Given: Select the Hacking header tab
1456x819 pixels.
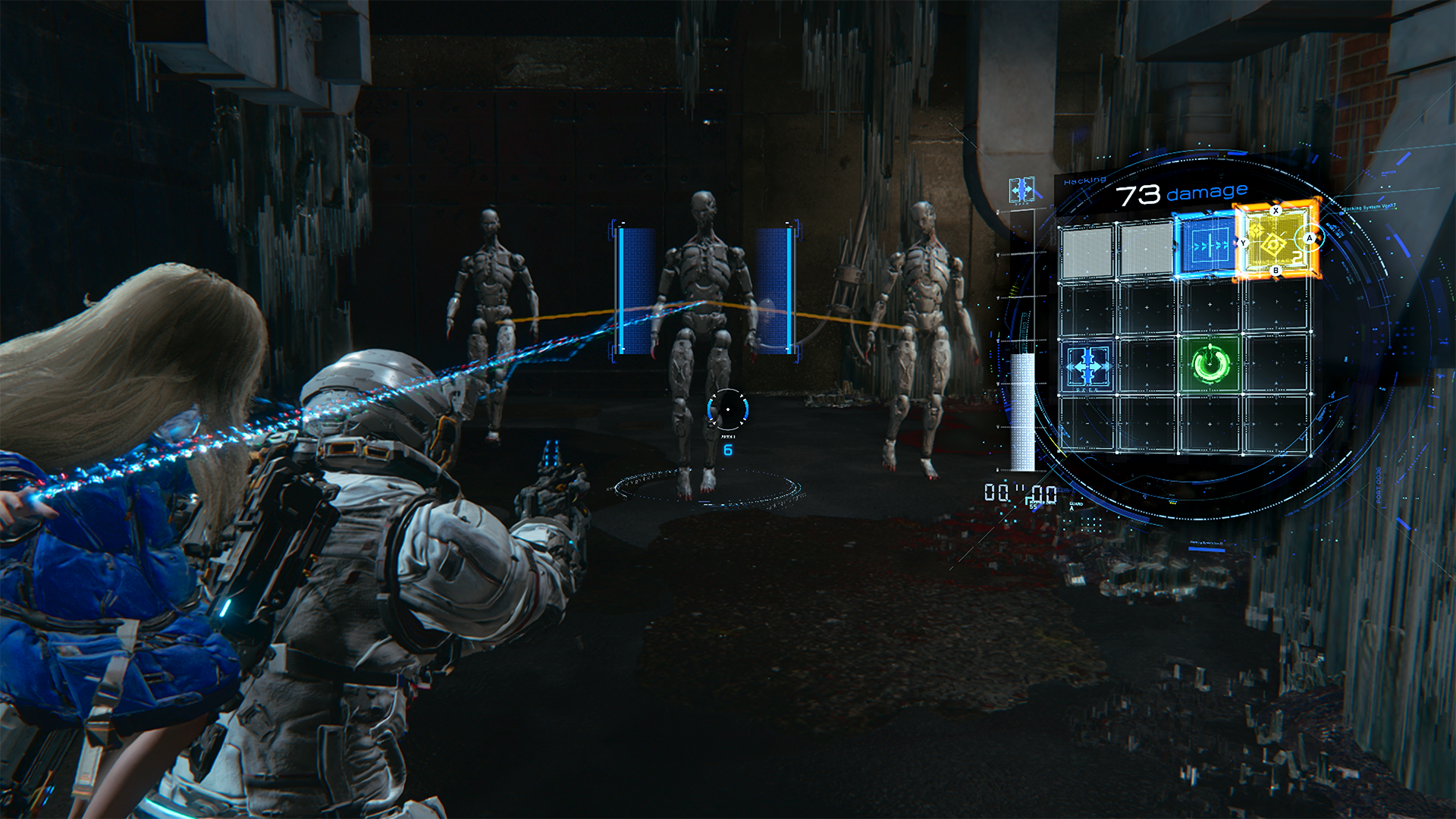Looking at the screenshot, I should [1084, 179].
